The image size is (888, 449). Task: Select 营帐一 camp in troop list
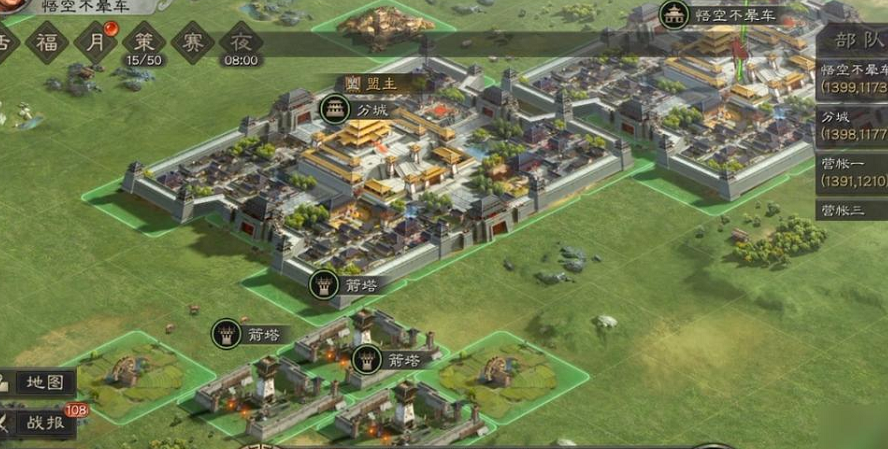tap(852, 172)
